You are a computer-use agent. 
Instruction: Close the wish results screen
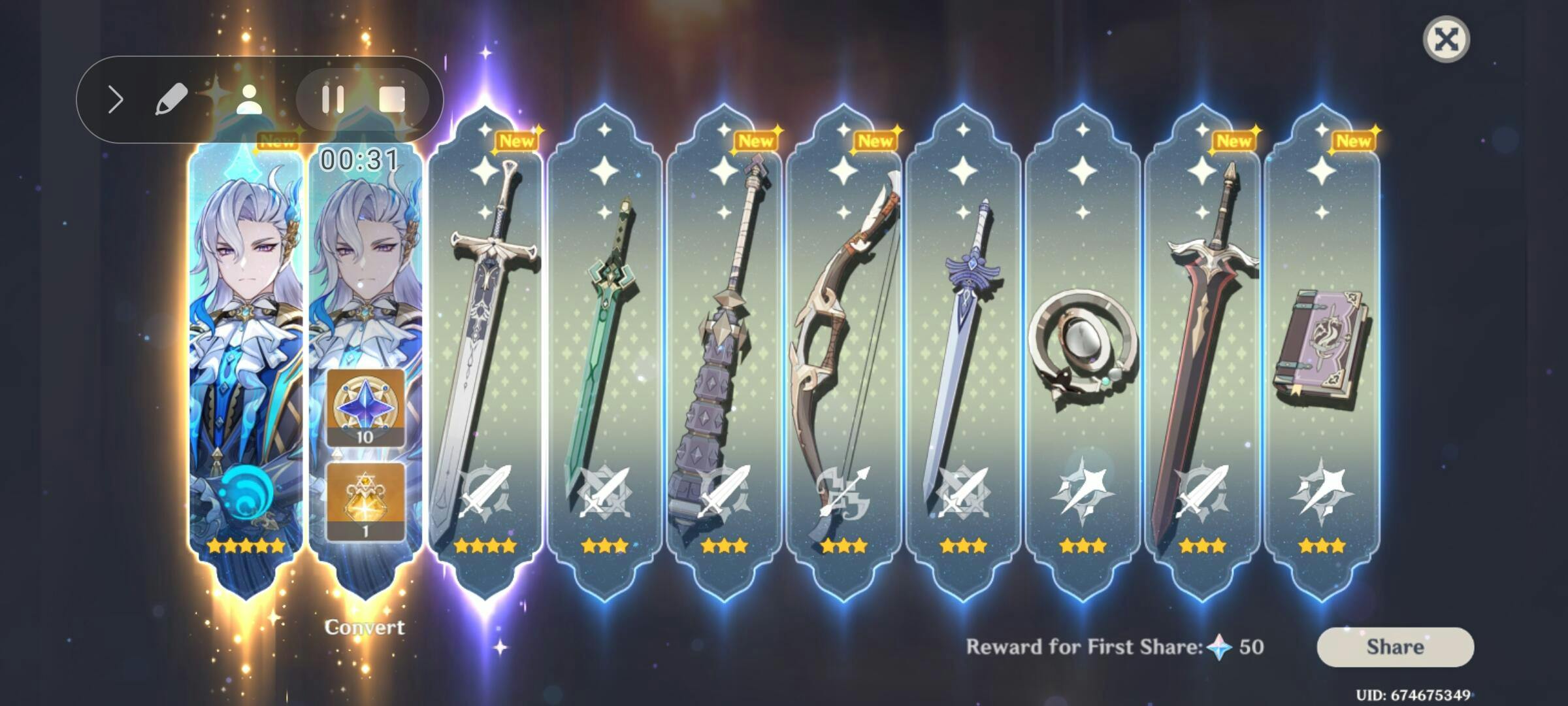click(x=1446, y=39)
